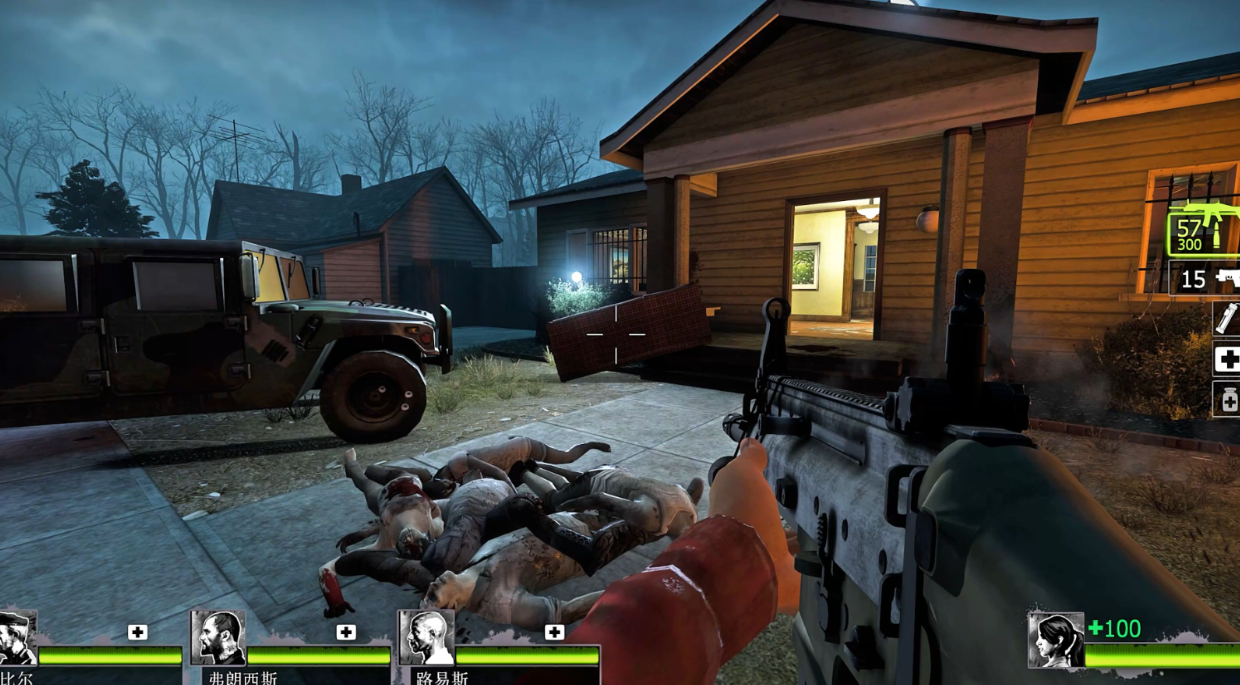Viewport: 1240px width, 685px height.
Task: Click the medkit icon above Louis's health bar
Action: click(554, 632)
